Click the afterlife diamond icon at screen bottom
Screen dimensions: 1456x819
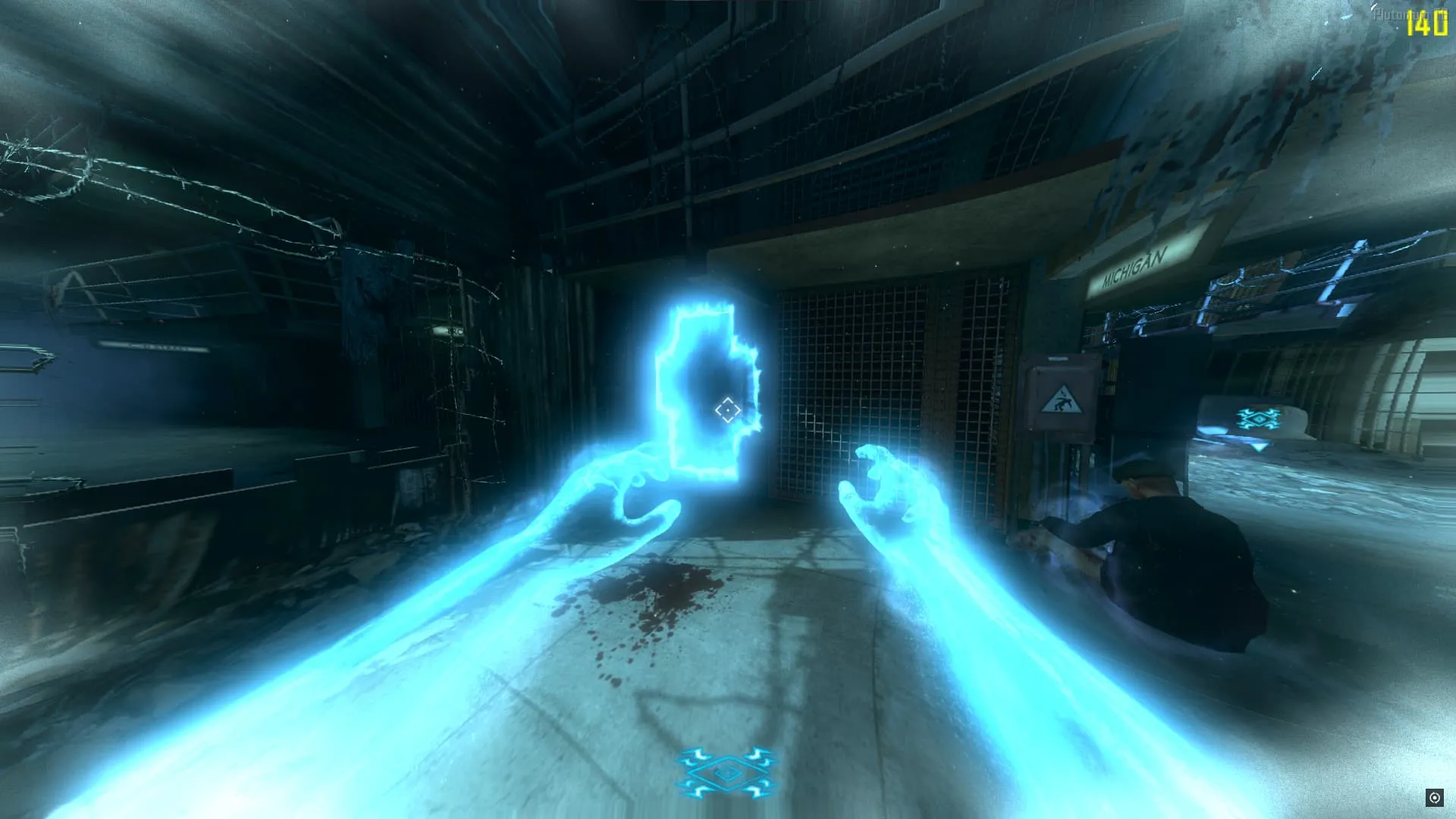[726, 773]
